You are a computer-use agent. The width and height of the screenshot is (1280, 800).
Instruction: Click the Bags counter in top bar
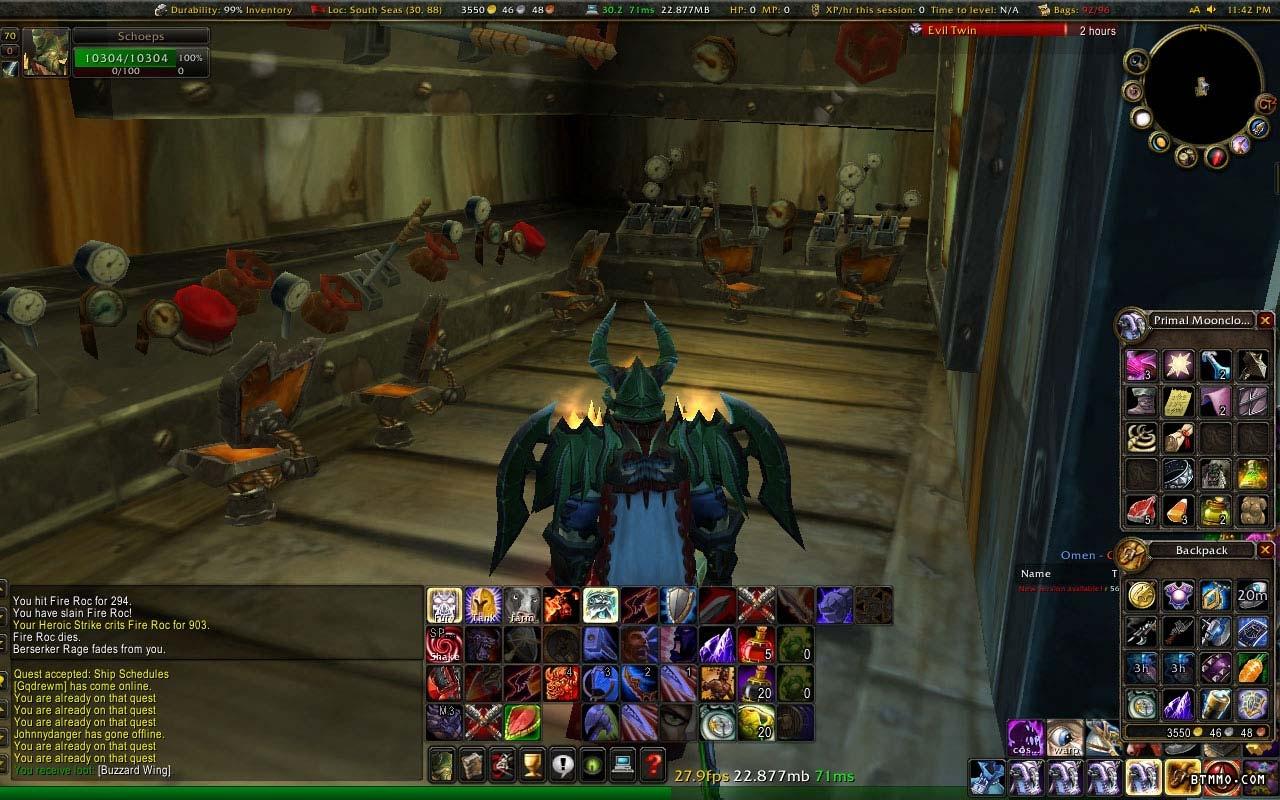click(x=1075, y=10)
